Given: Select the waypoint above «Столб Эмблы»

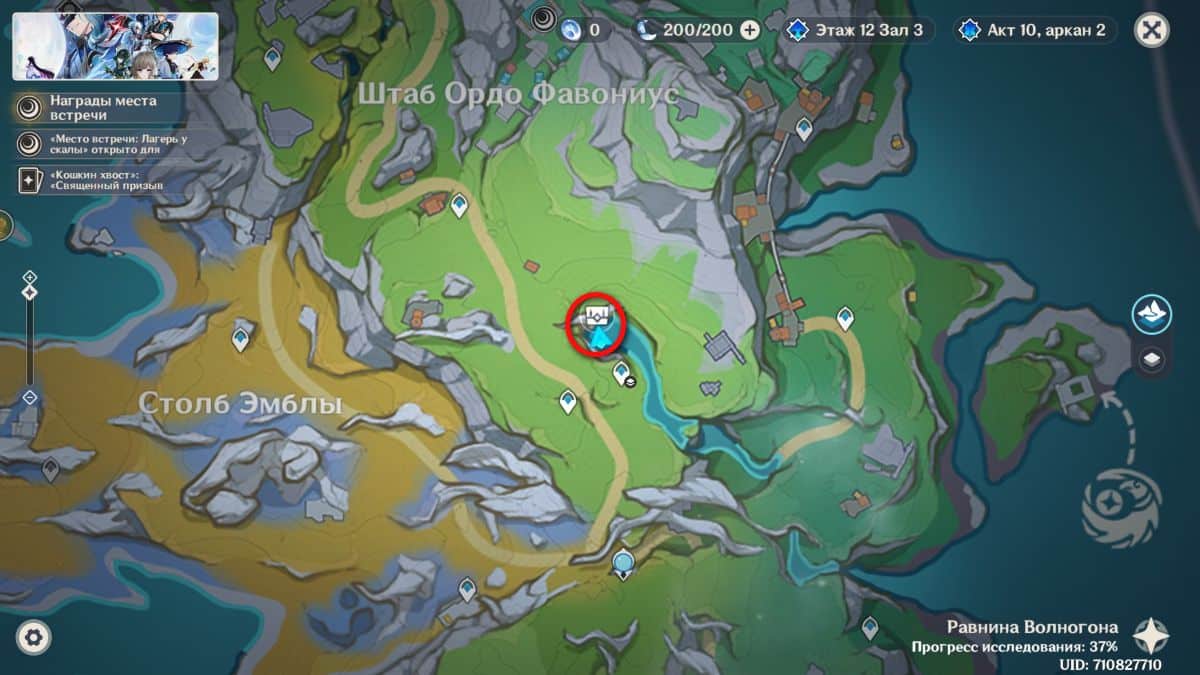Looking at the screenshot, I should 241,338.
